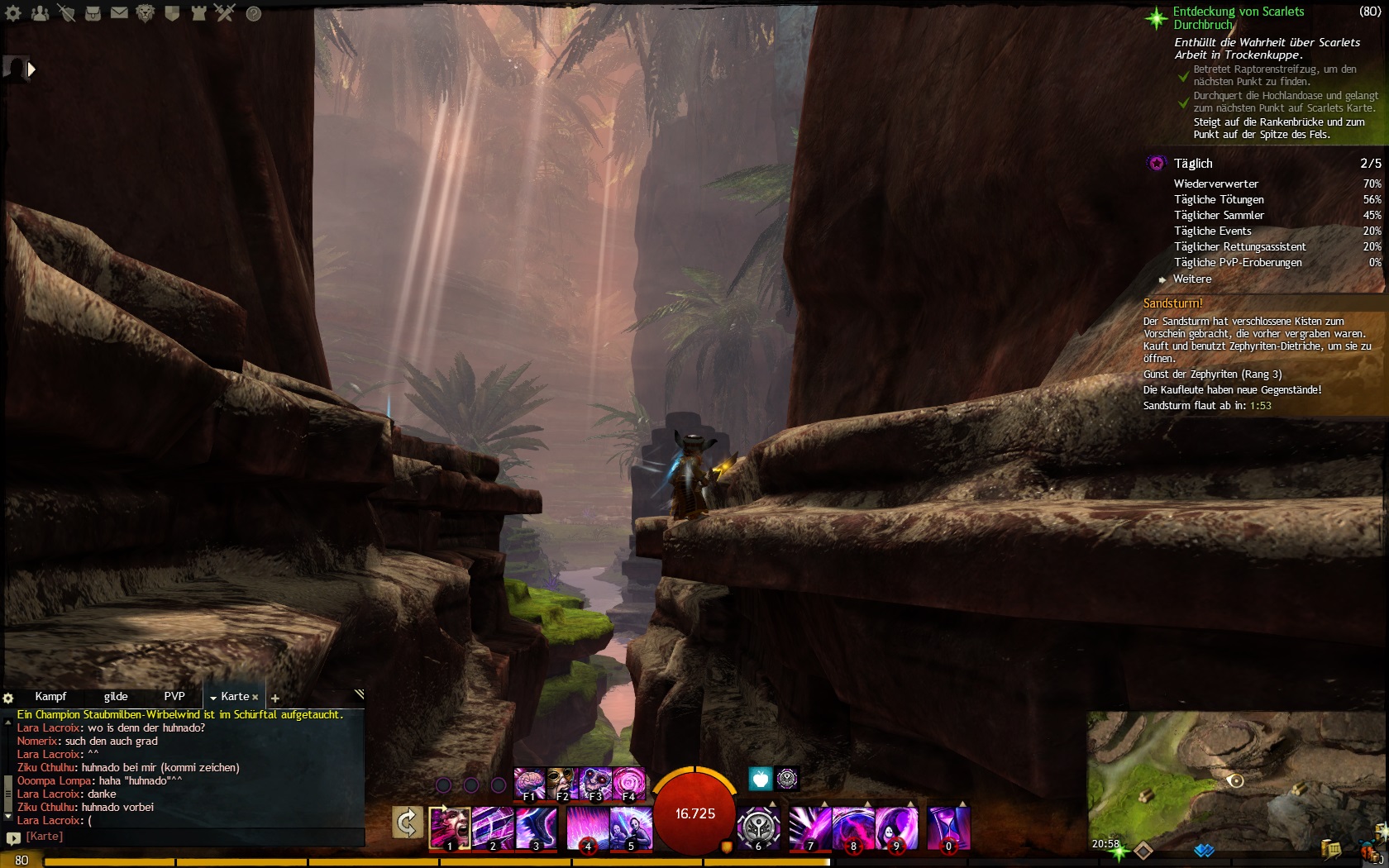
Task: Select the PVP chat tab
Action: tap(174, 697)
